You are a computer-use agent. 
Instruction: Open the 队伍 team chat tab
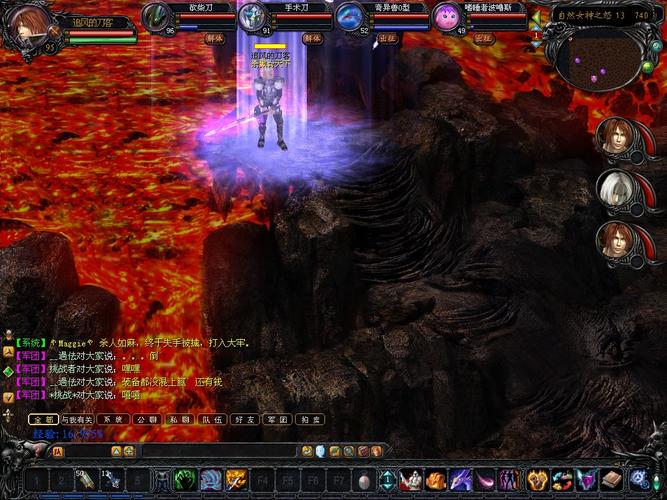[x=212, y=420]
